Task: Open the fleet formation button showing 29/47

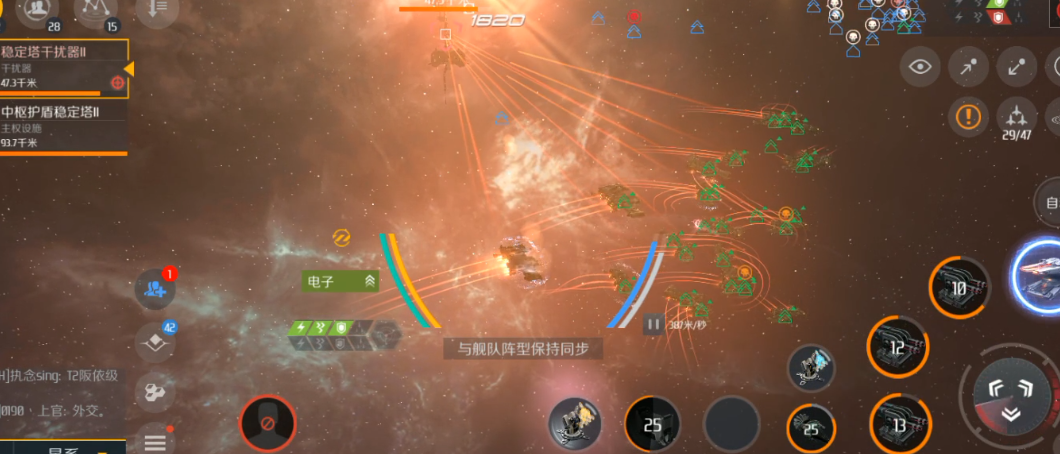Action: tap(1017, 119)
